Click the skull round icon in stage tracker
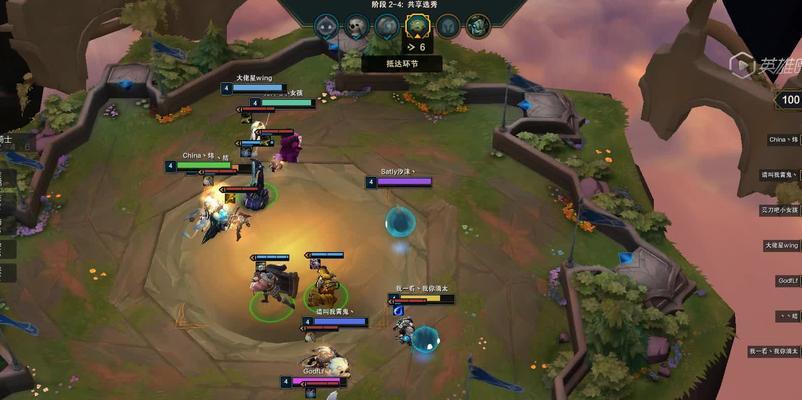This screenshot has width=802, height=400. pos(356,27)
